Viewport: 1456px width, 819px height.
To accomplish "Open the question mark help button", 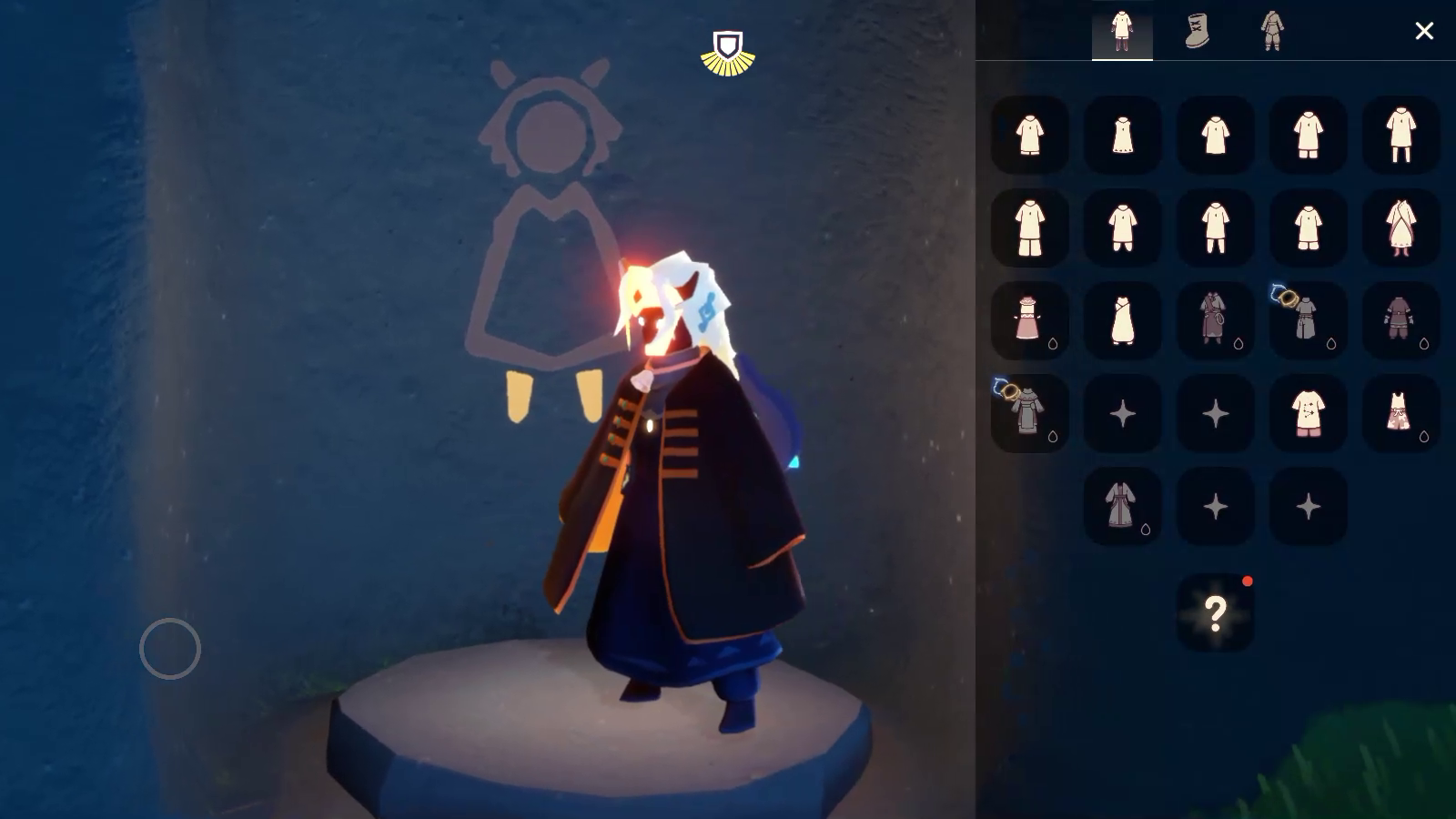I will point(1215,613).
